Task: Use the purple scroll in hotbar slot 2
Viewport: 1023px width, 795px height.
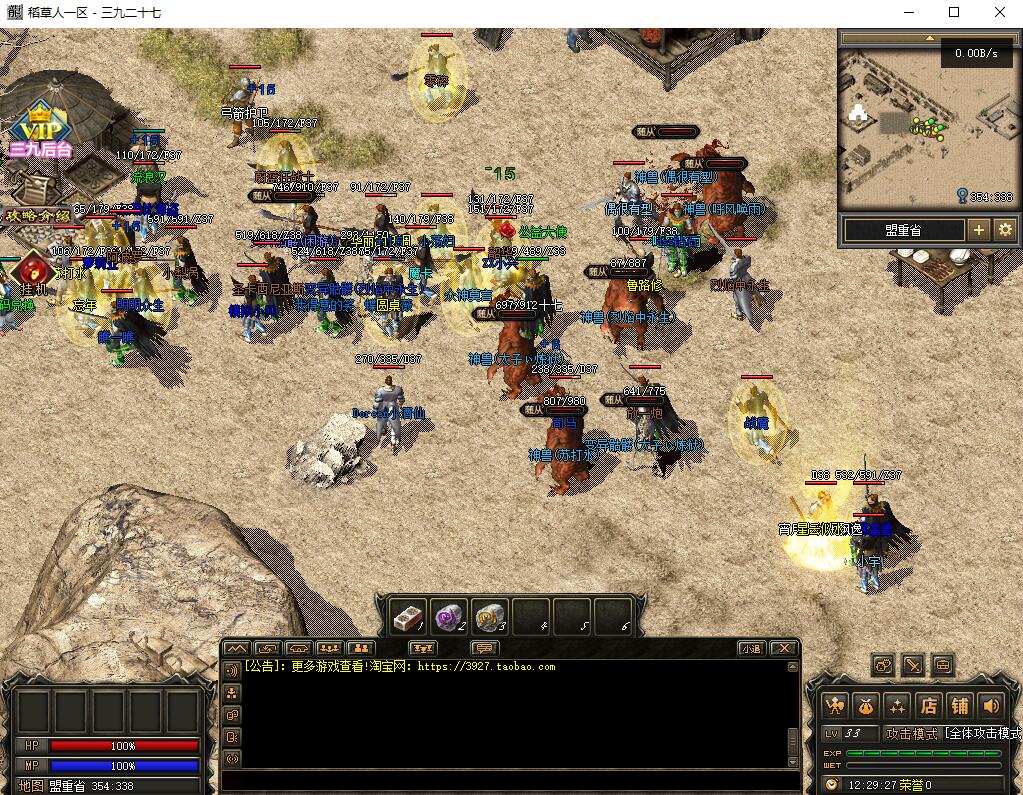Action: click(449, 618)
